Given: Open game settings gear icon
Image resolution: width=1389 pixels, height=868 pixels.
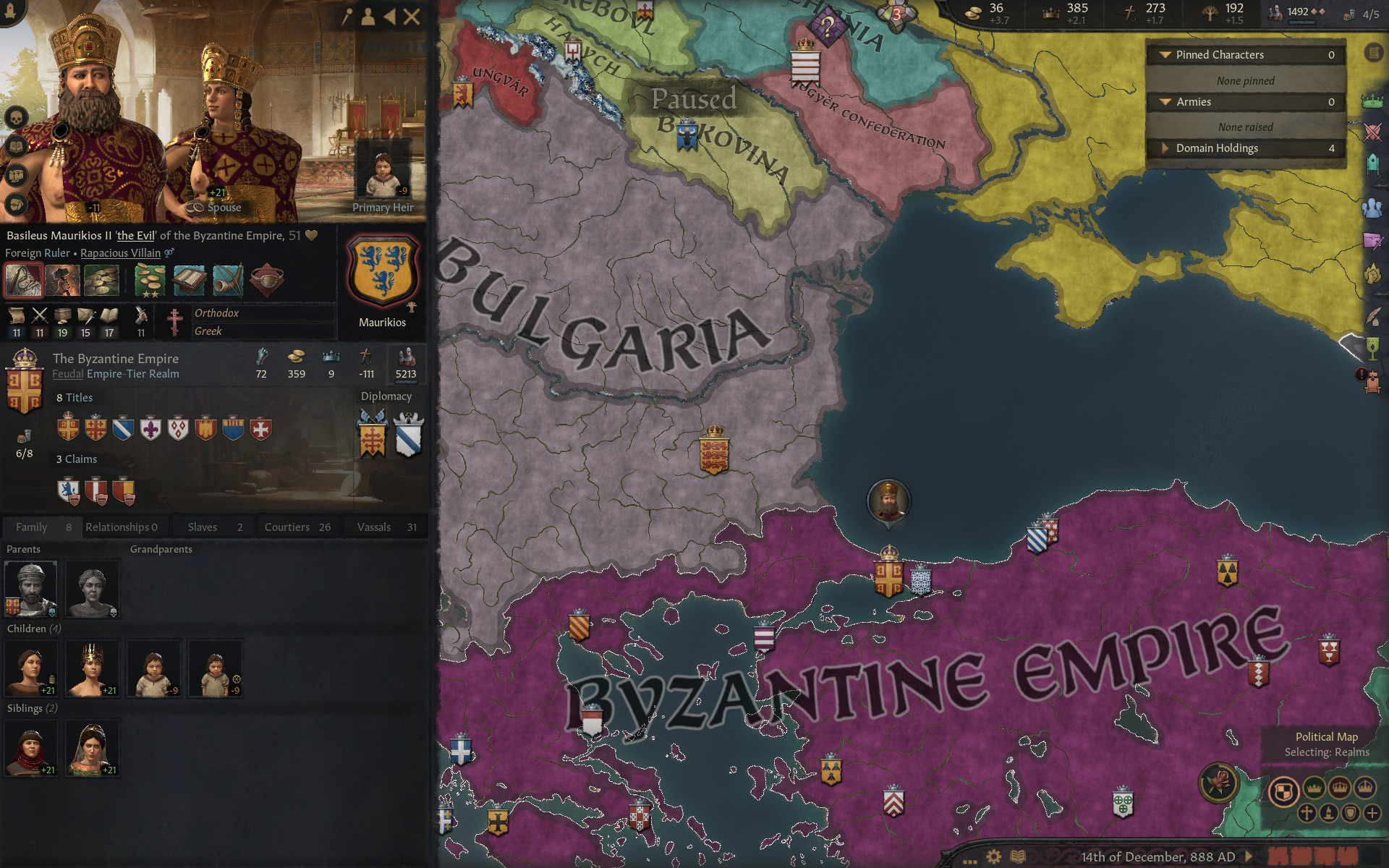Looking at the screenshot, I should [994, 857].
